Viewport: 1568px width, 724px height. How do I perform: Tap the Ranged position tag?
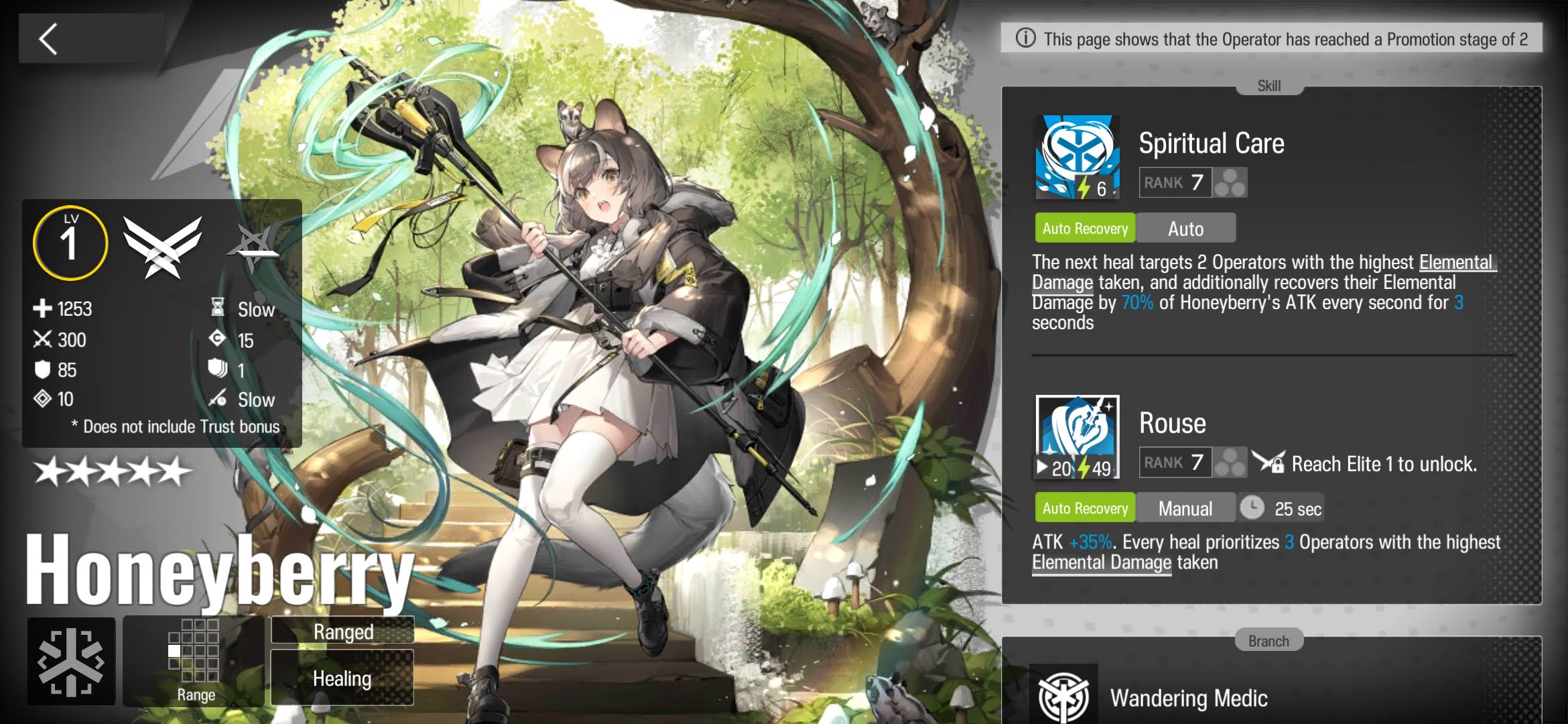point(342,631)
